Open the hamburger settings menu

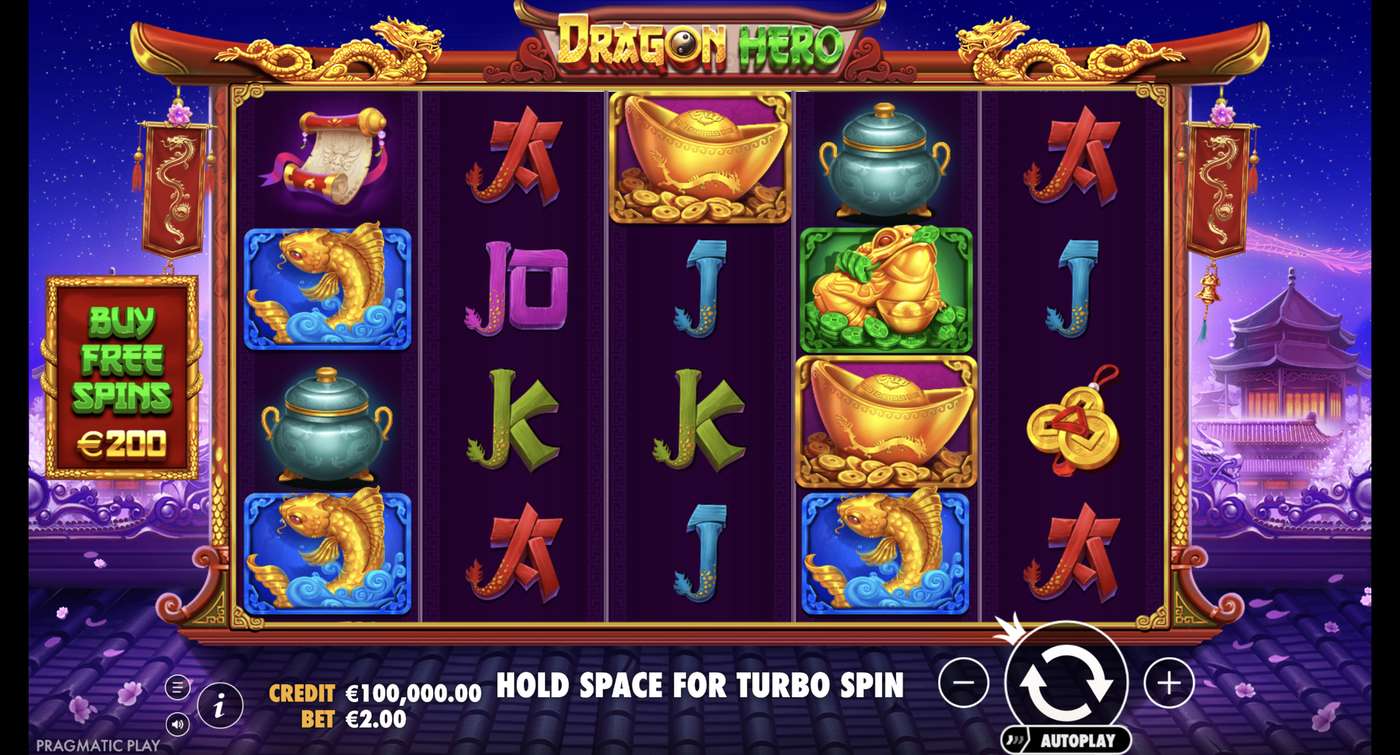pyautogui.click(x=178, y=687)
